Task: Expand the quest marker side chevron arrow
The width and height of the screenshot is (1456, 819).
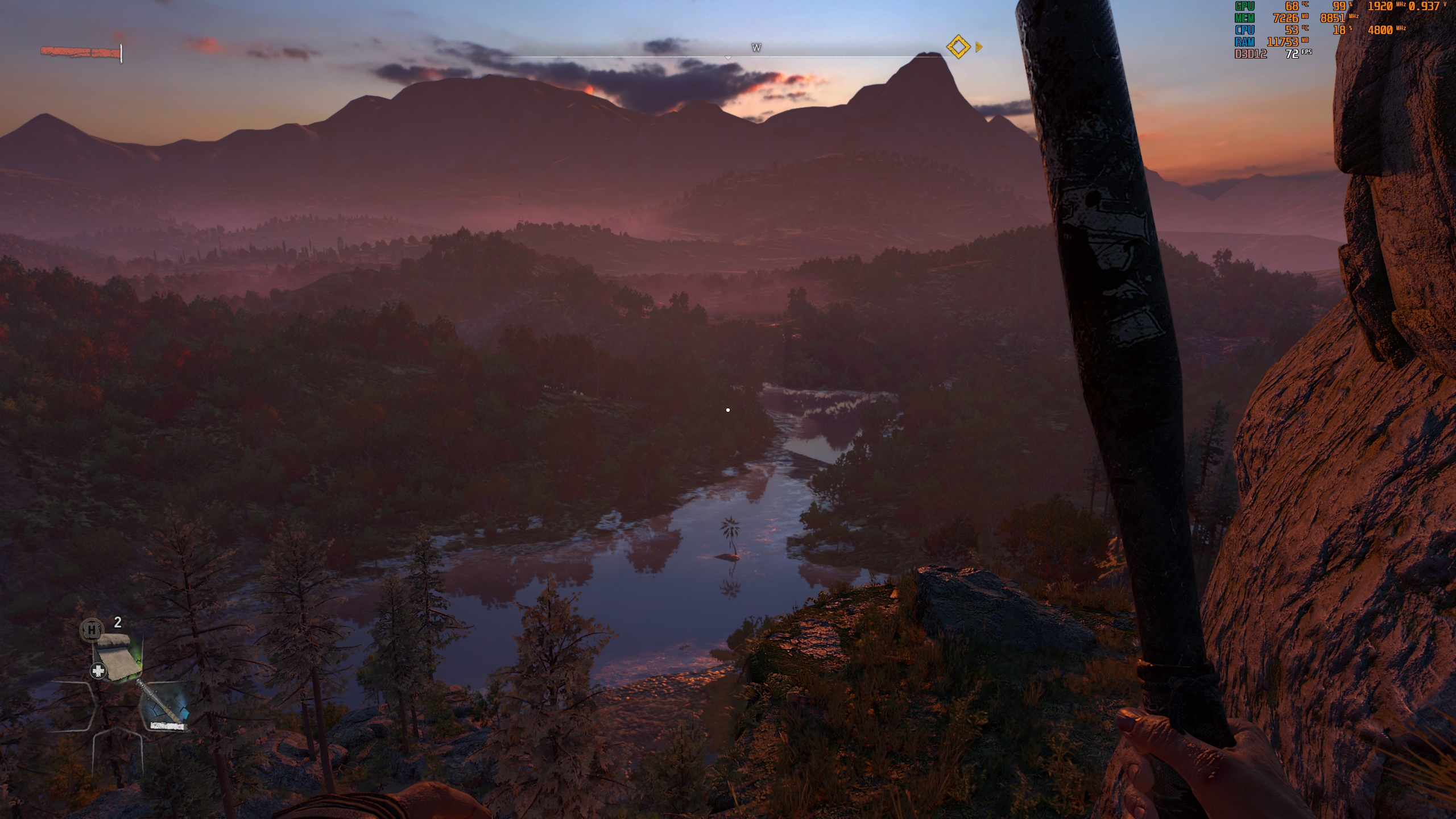Action: 979,47
